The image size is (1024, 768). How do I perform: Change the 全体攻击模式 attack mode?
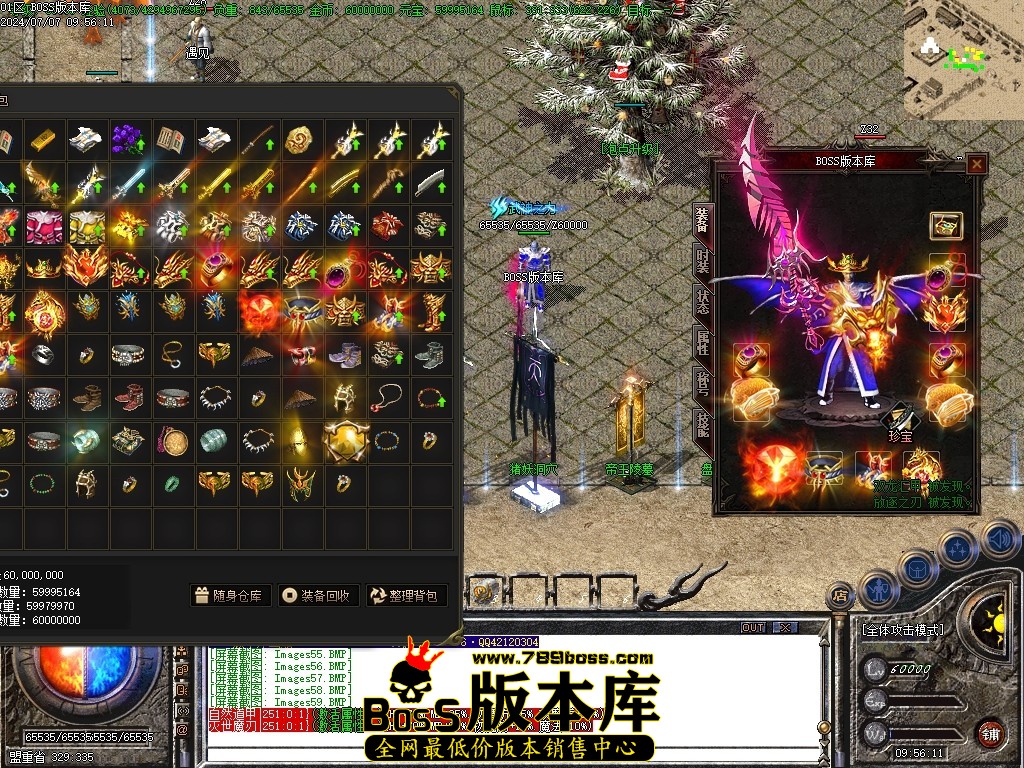click(x=902, y=631)
